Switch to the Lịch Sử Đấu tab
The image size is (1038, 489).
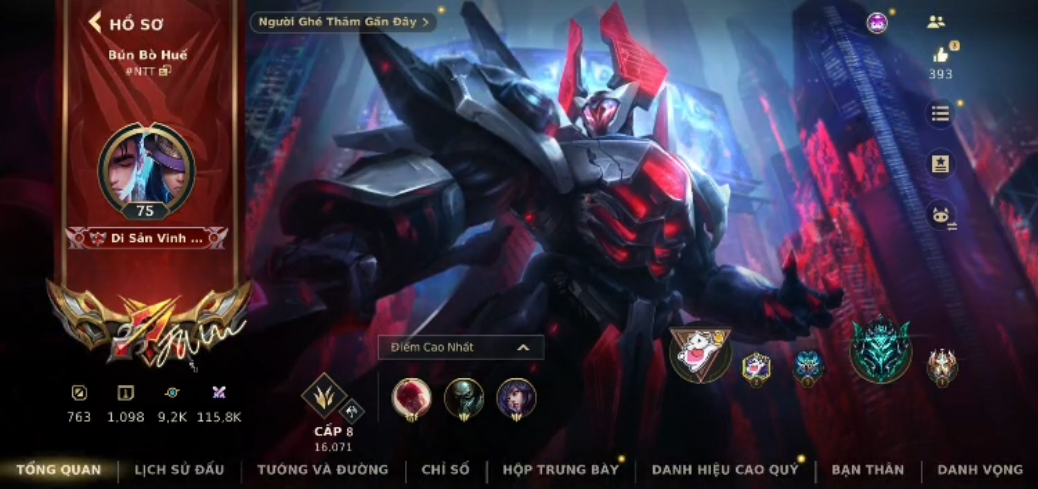[179, 469]
